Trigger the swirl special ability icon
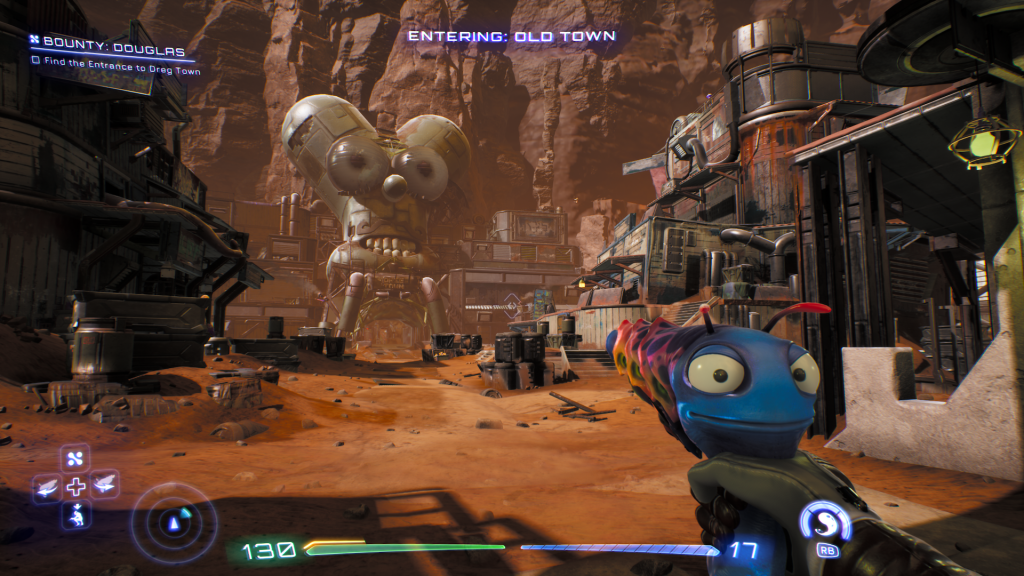The image size is (1024, 576). tap(825, 522)
